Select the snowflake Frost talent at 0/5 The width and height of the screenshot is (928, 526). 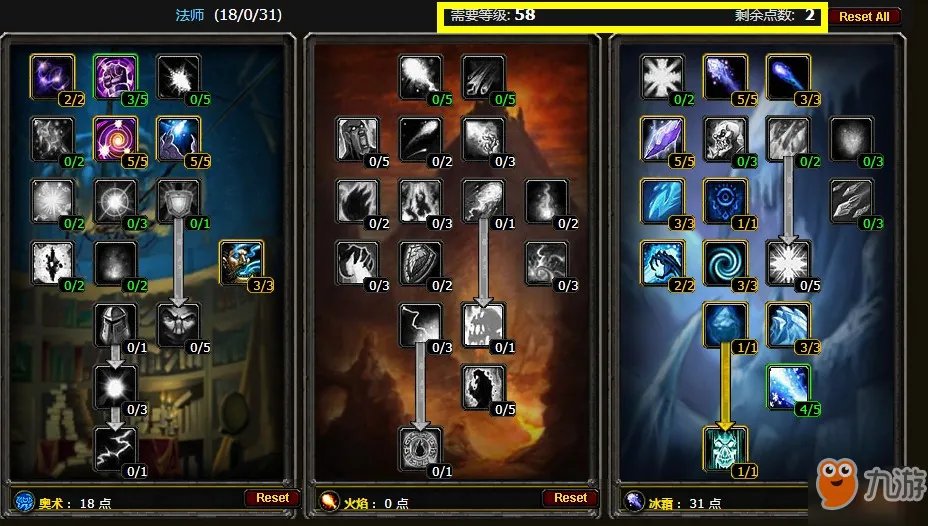tap(788, 262)
